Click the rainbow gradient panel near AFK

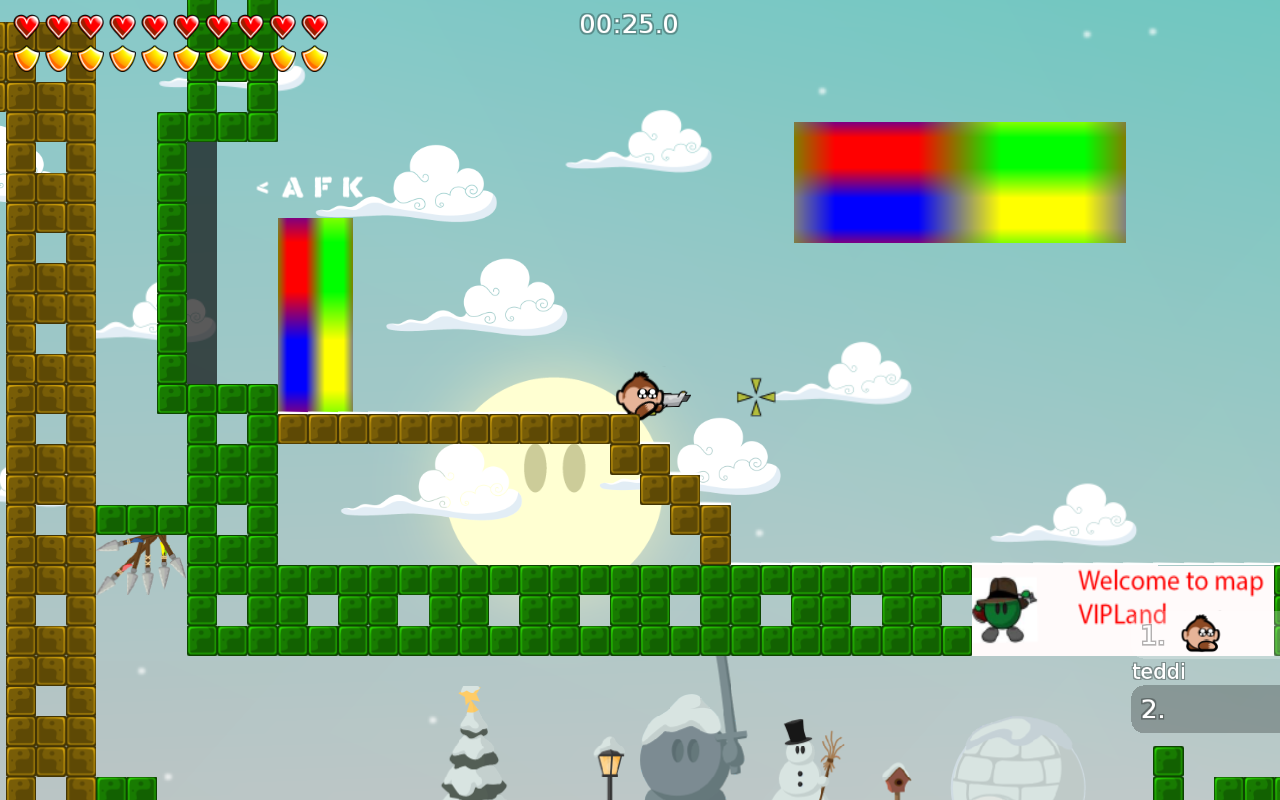pyautogui.click(x=314, y=315)
